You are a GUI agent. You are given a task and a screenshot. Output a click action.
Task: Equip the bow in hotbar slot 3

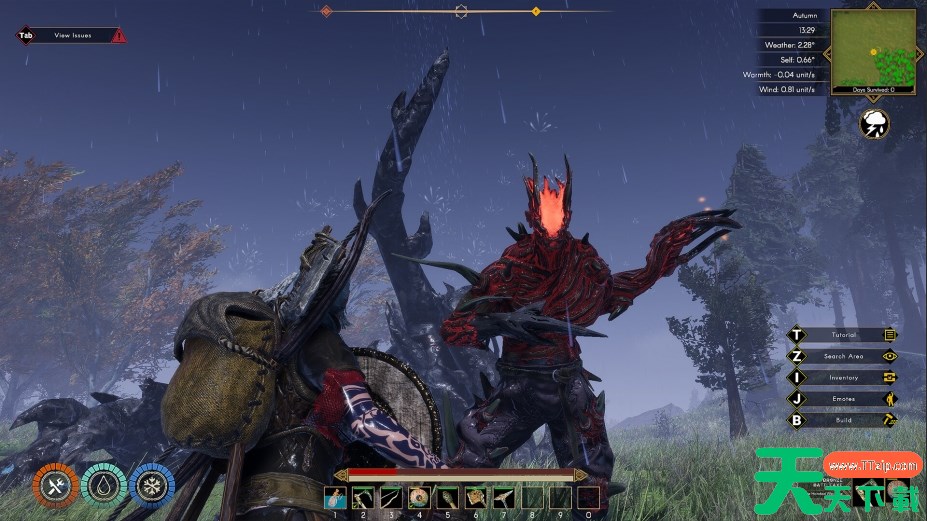pyautogui.click(x=391, y=498)
